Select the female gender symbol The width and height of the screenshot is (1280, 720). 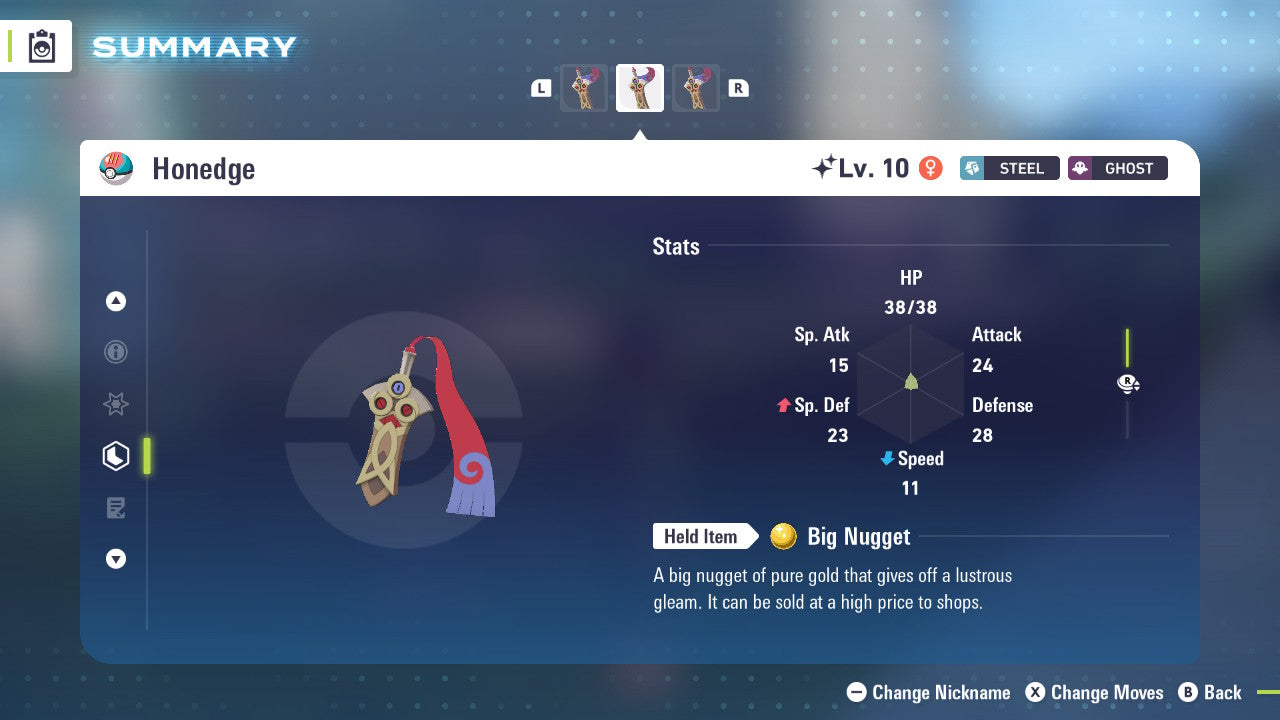pyautogui.click(x=930, y=168)
